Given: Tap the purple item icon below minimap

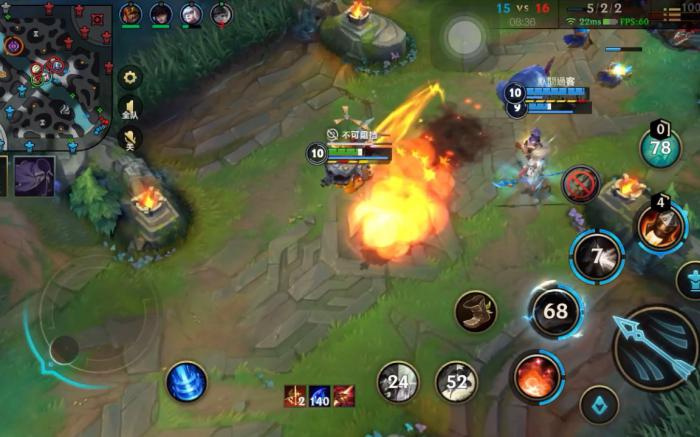Looking at the screenshot, I should 34,176.
